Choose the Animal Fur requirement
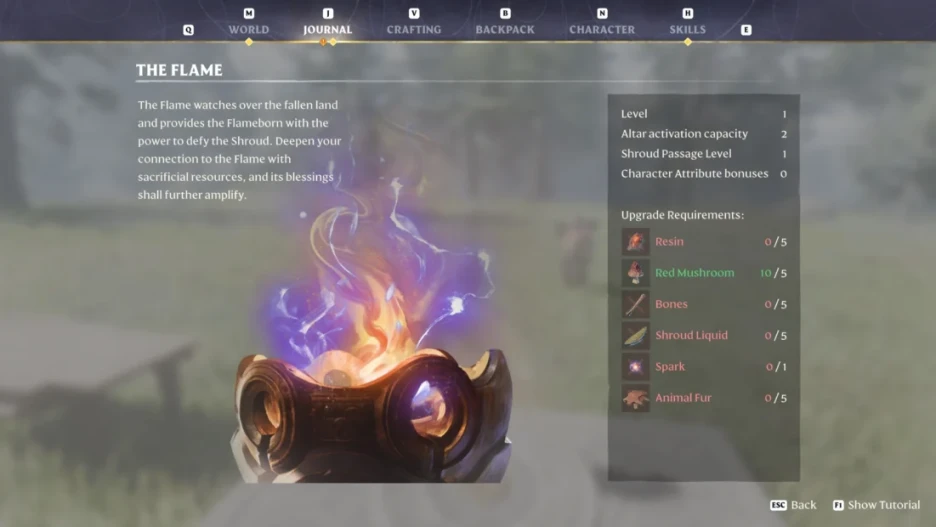Viewport: 936px width, 527px height. (704, 398)
